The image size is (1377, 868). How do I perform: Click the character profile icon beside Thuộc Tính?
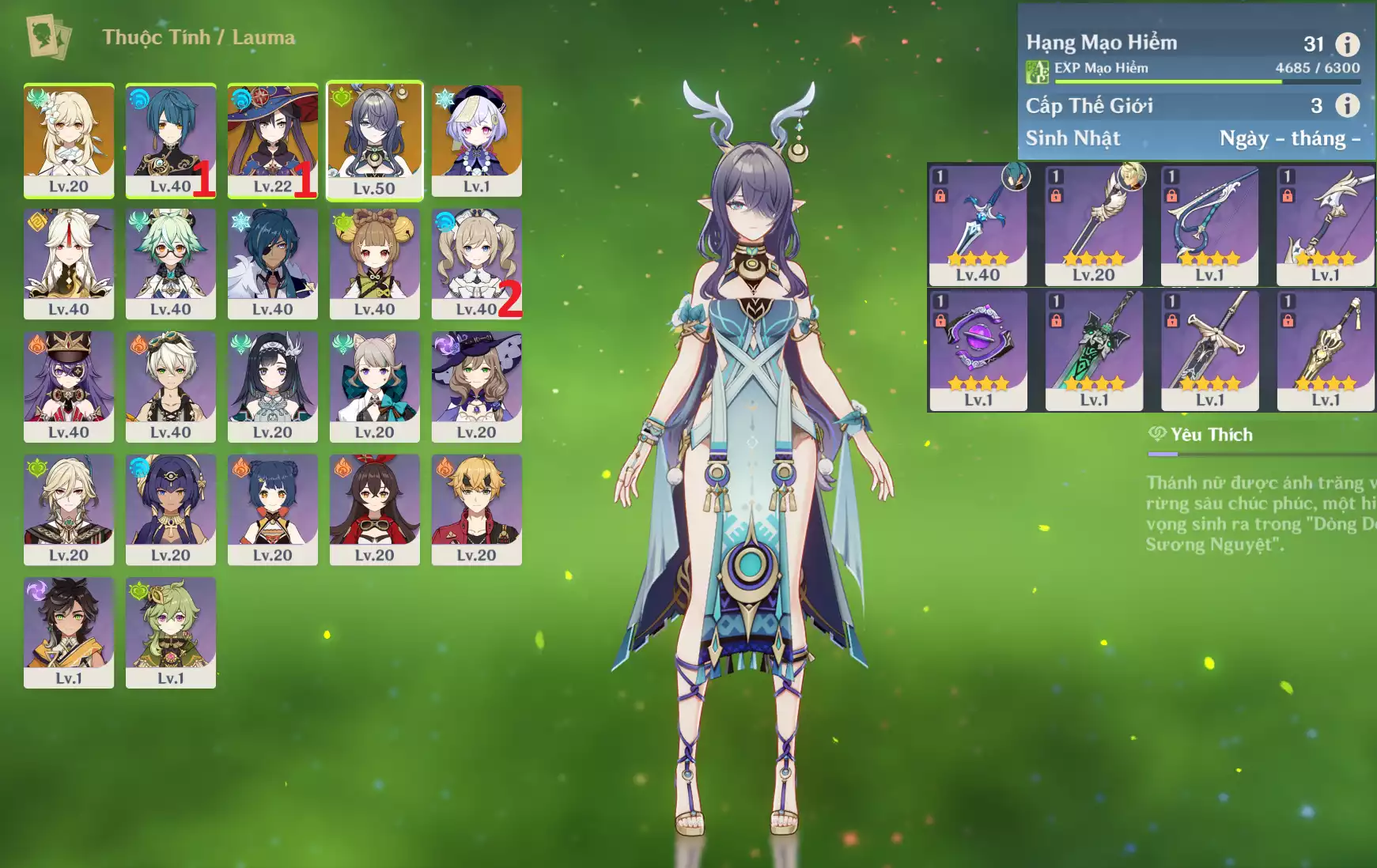tap(48, 36)
